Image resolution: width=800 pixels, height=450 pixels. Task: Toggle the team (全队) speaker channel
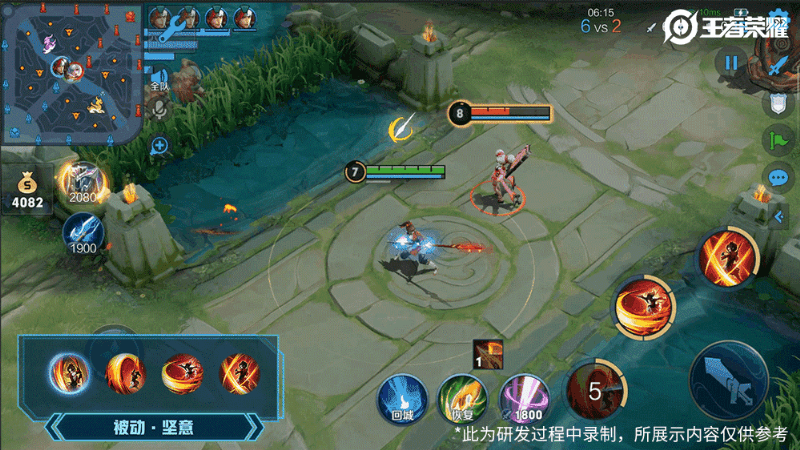pyautogui.click(x=157, y=78)
